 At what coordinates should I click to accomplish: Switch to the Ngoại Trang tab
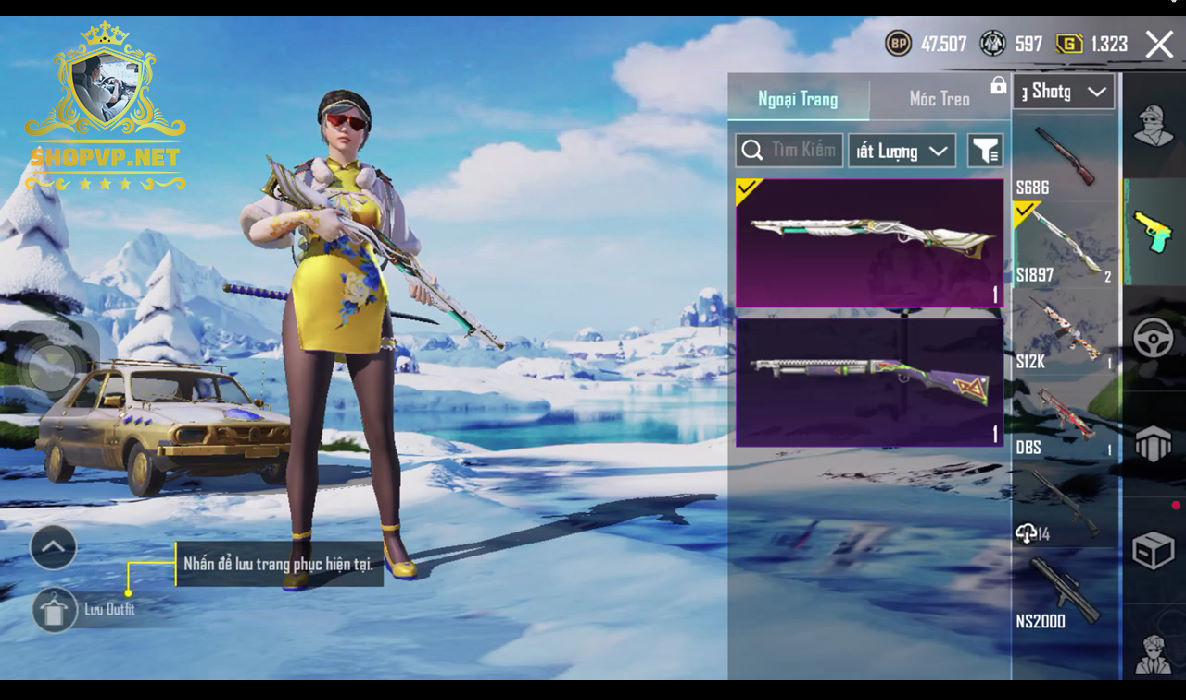[x=798, y=99]
